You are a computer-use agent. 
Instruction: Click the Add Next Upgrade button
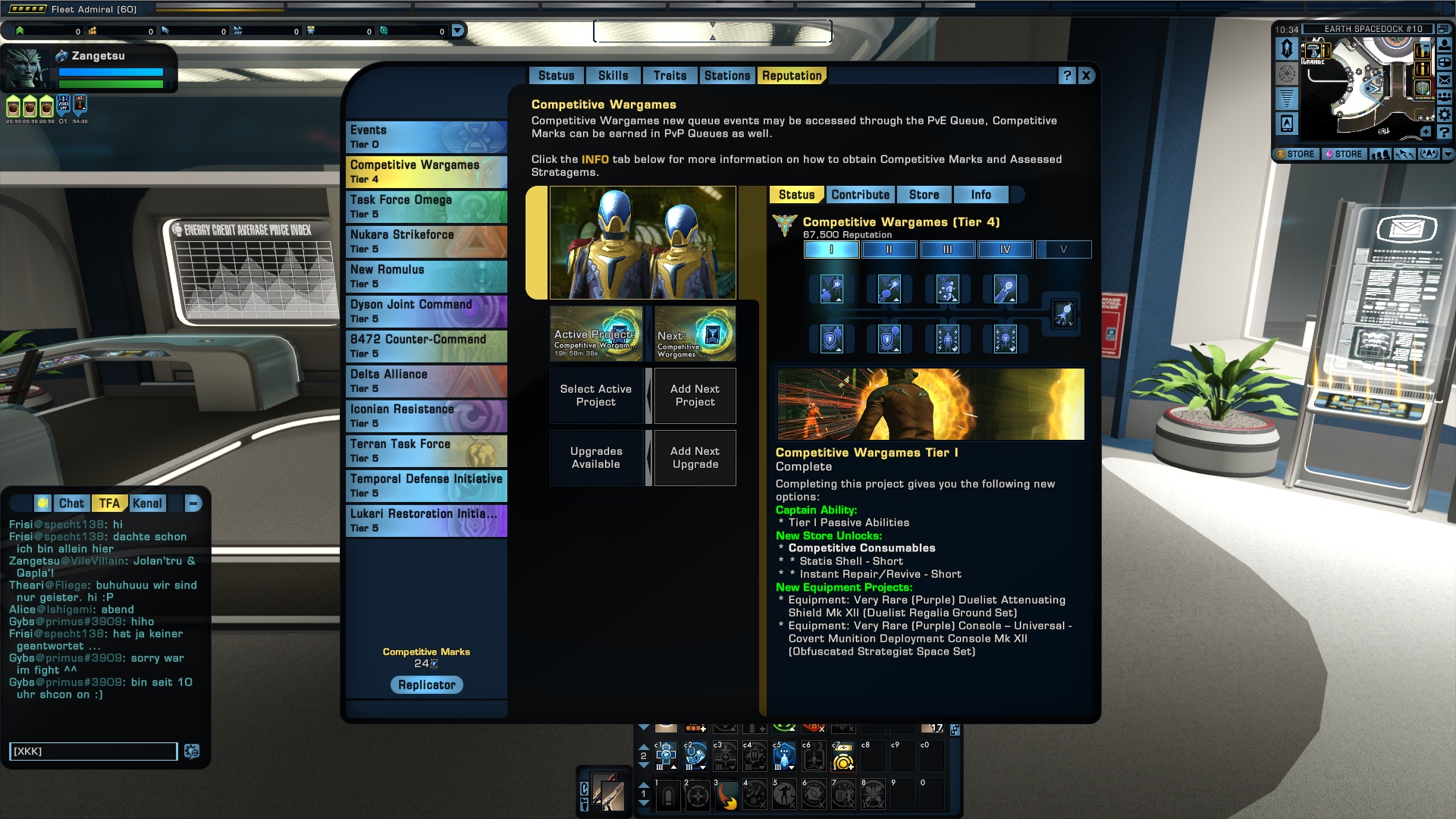click(x=695, y=457)
